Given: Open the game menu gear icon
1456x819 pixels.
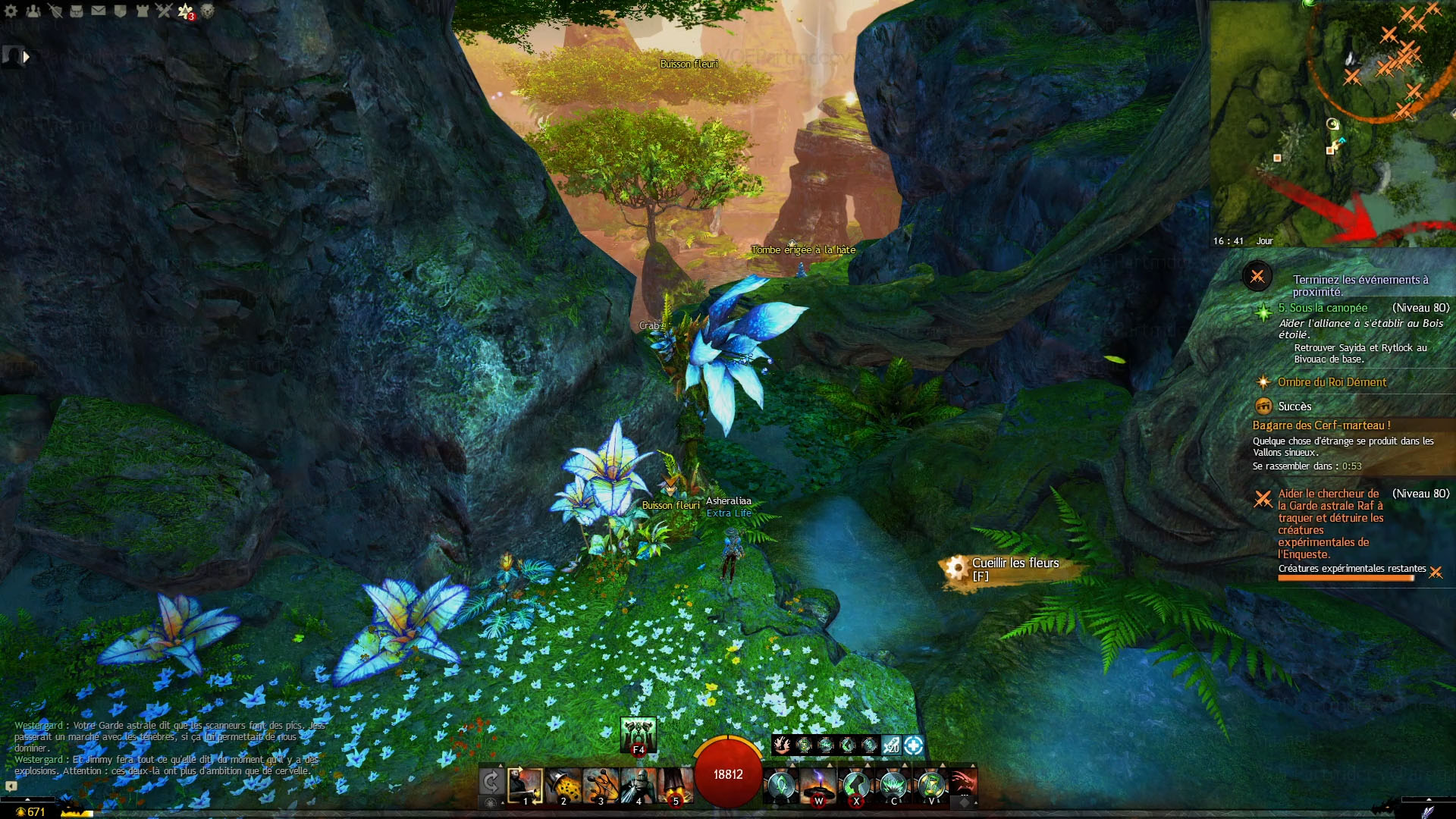Looking at the screenshot, I should [x=11, y=11].
